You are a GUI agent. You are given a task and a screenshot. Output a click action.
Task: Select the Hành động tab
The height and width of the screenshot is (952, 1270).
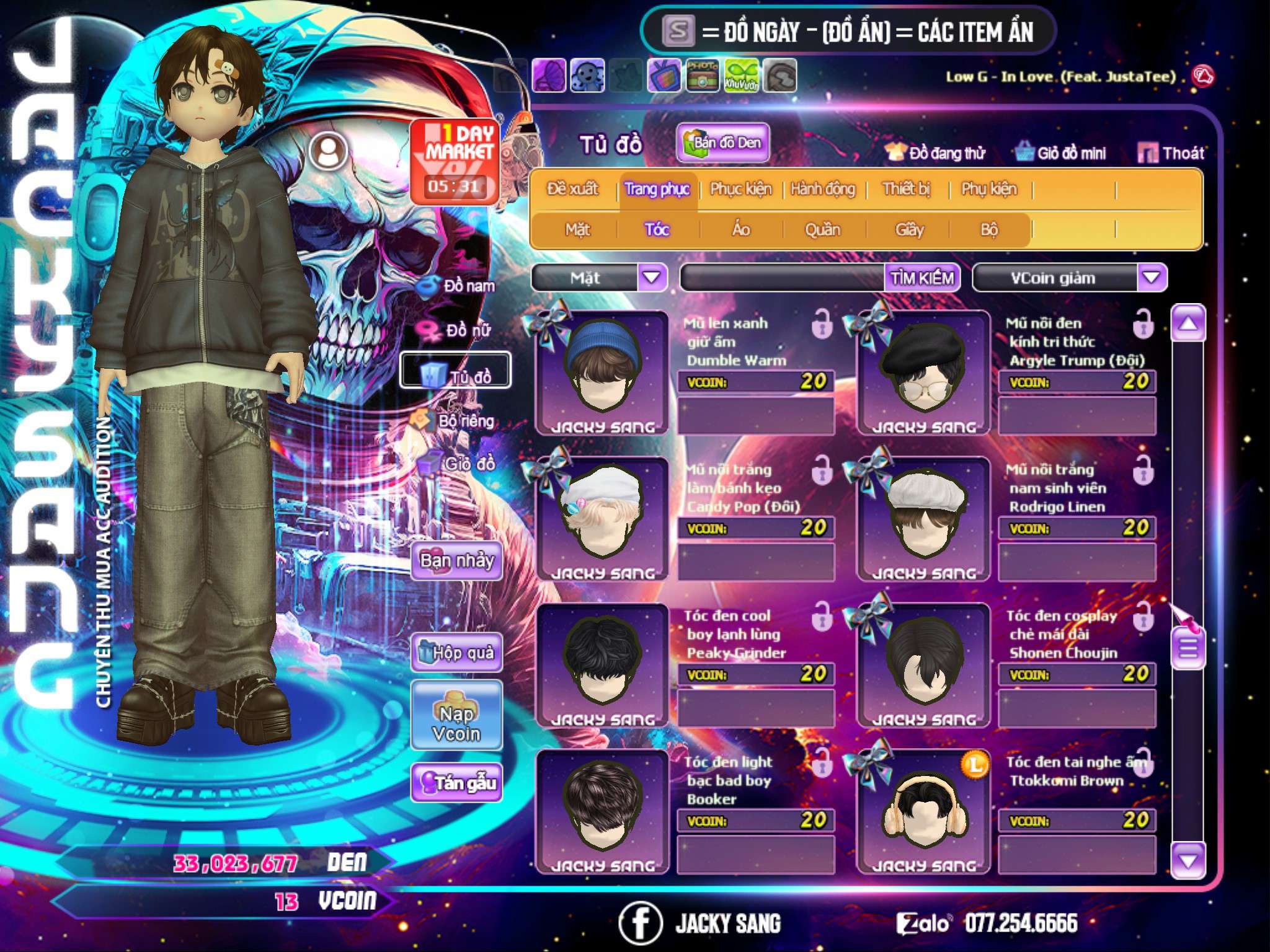point(822,189)
